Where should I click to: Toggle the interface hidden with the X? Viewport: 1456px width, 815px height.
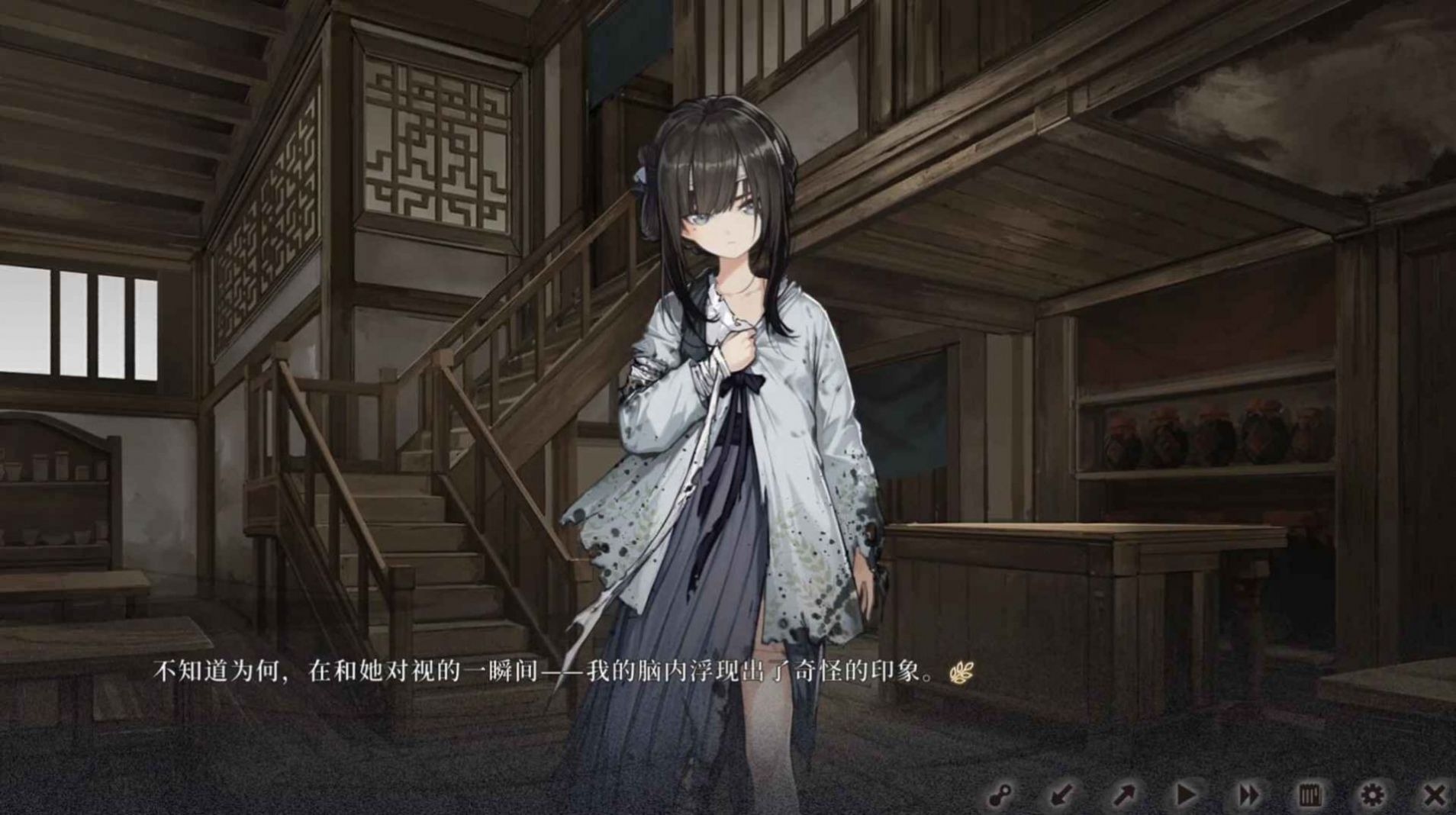coord(1435,794)
